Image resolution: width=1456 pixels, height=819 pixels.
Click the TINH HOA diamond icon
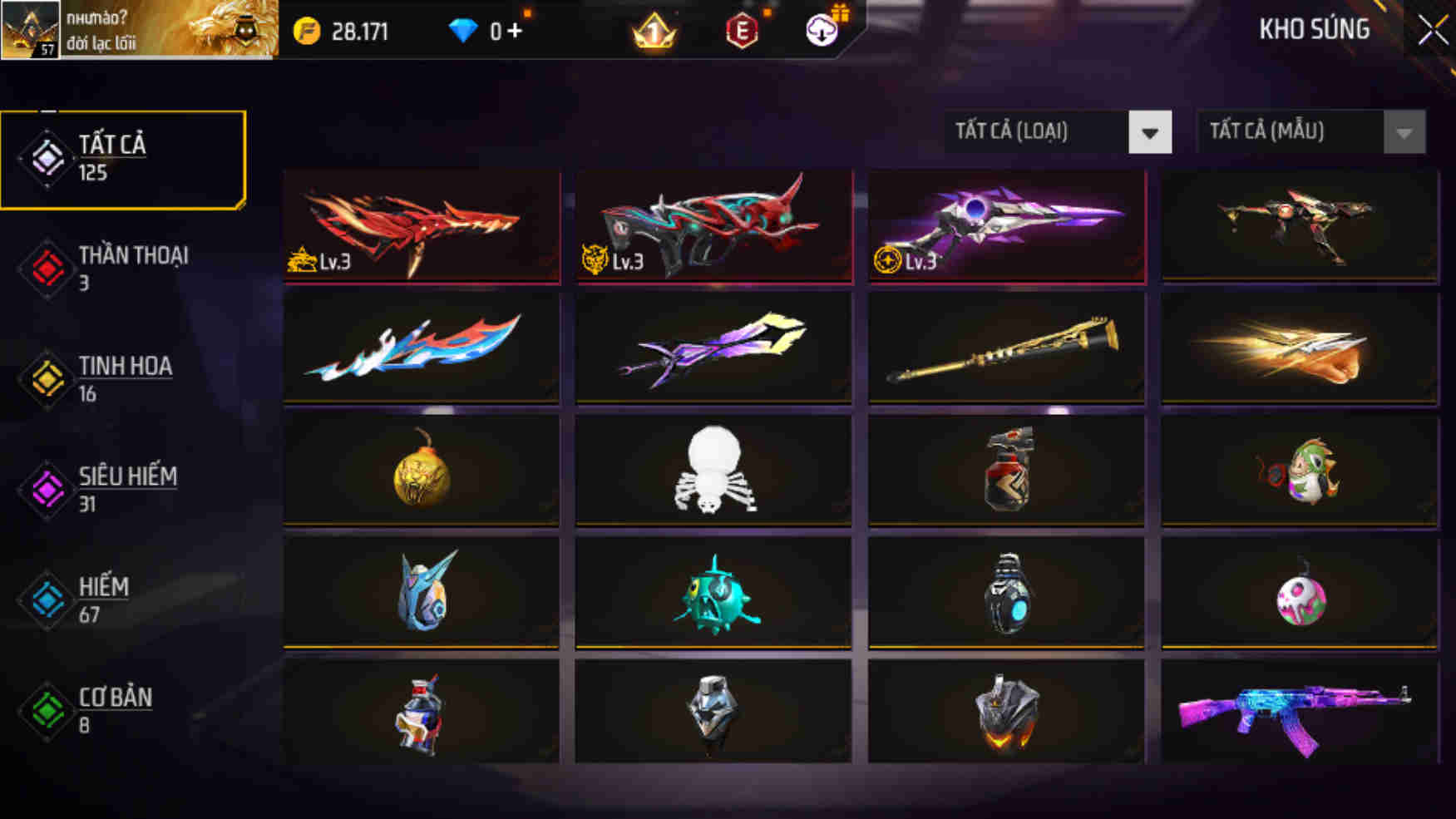point(47,378)
